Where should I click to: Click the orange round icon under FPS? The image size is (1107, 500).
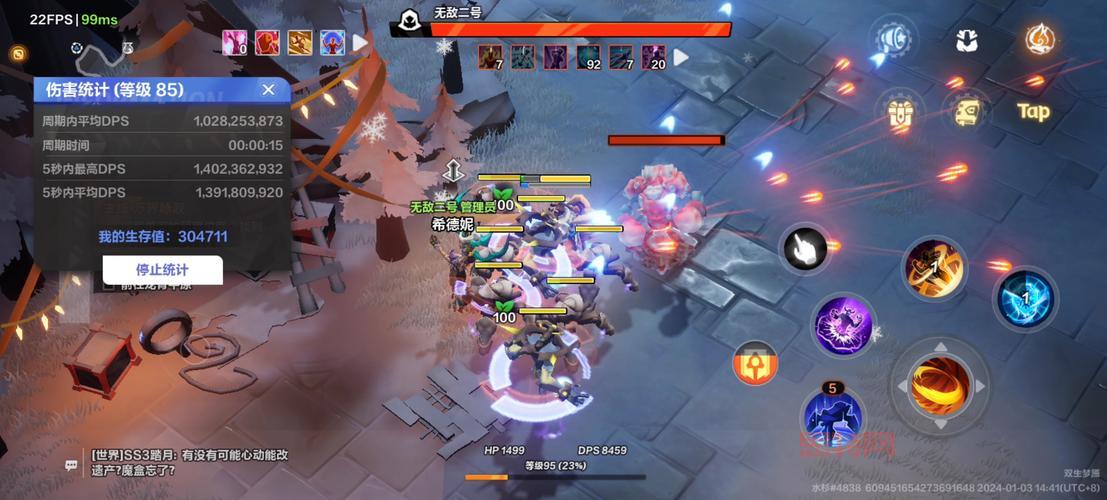tap(17, 53)
